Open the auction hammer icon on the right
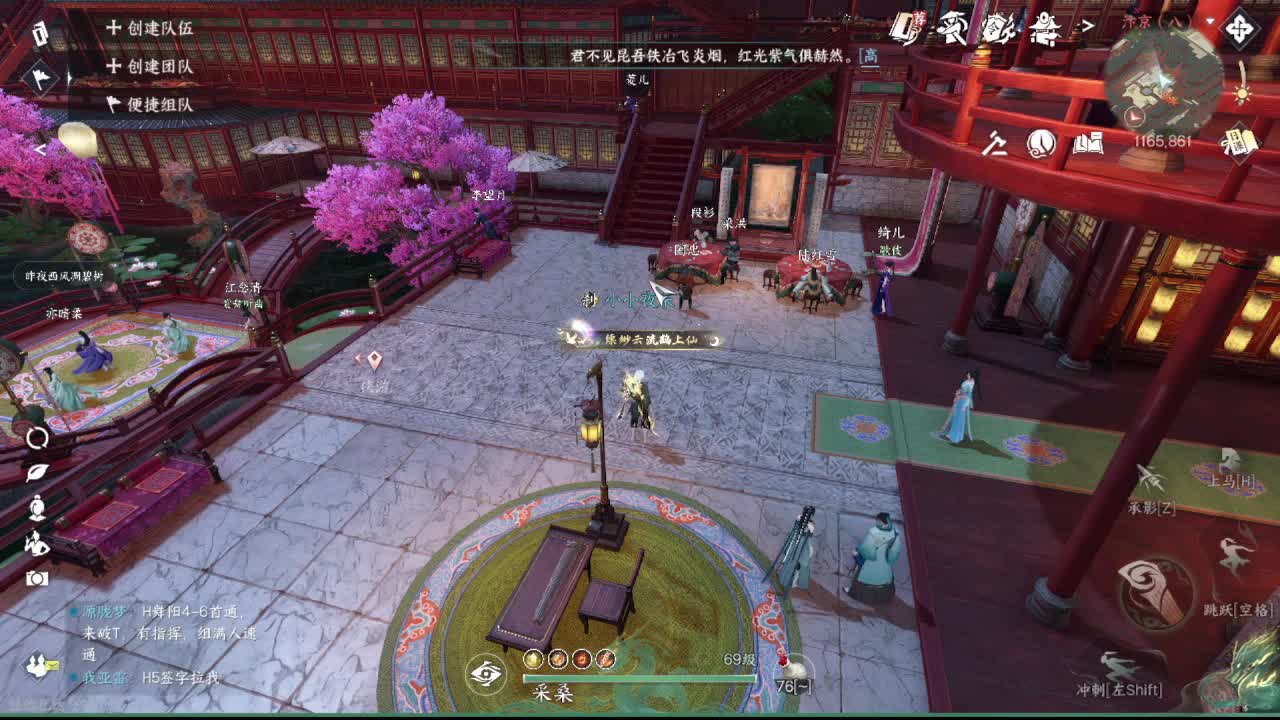The width and height of the screenshot is (1280, 720). click(994, 144)
